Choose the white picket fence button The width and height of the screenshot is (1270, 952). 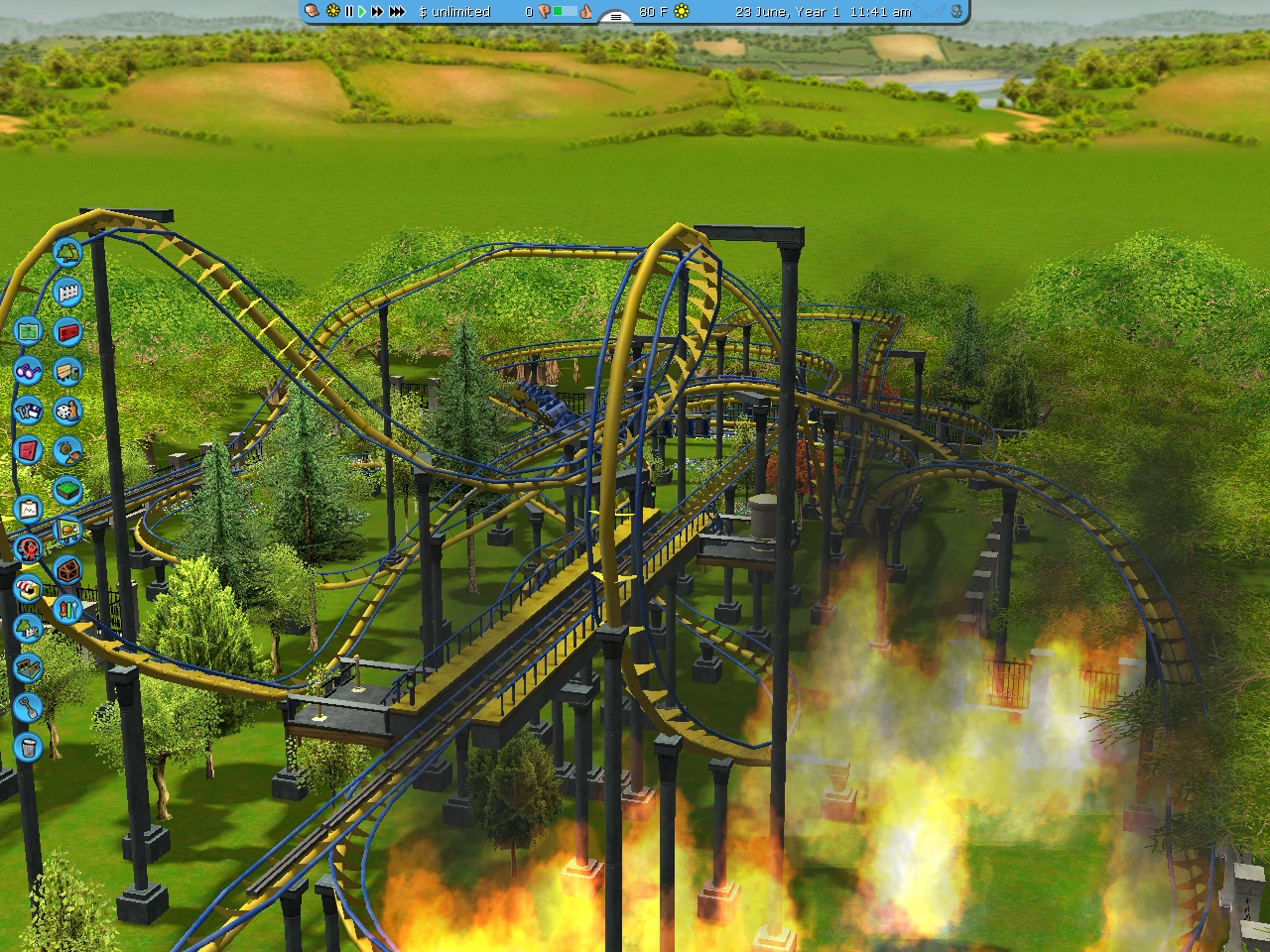[x=67, y=293]
